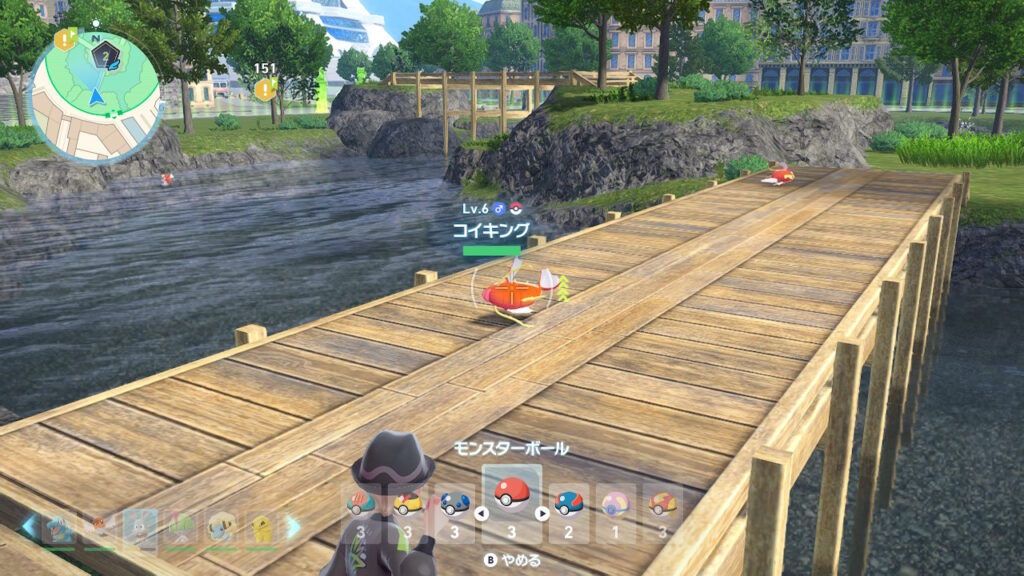Click the orange objective marker labeled 151
The width and height of the screenshot is (1024, 576).
pos(264,90)
